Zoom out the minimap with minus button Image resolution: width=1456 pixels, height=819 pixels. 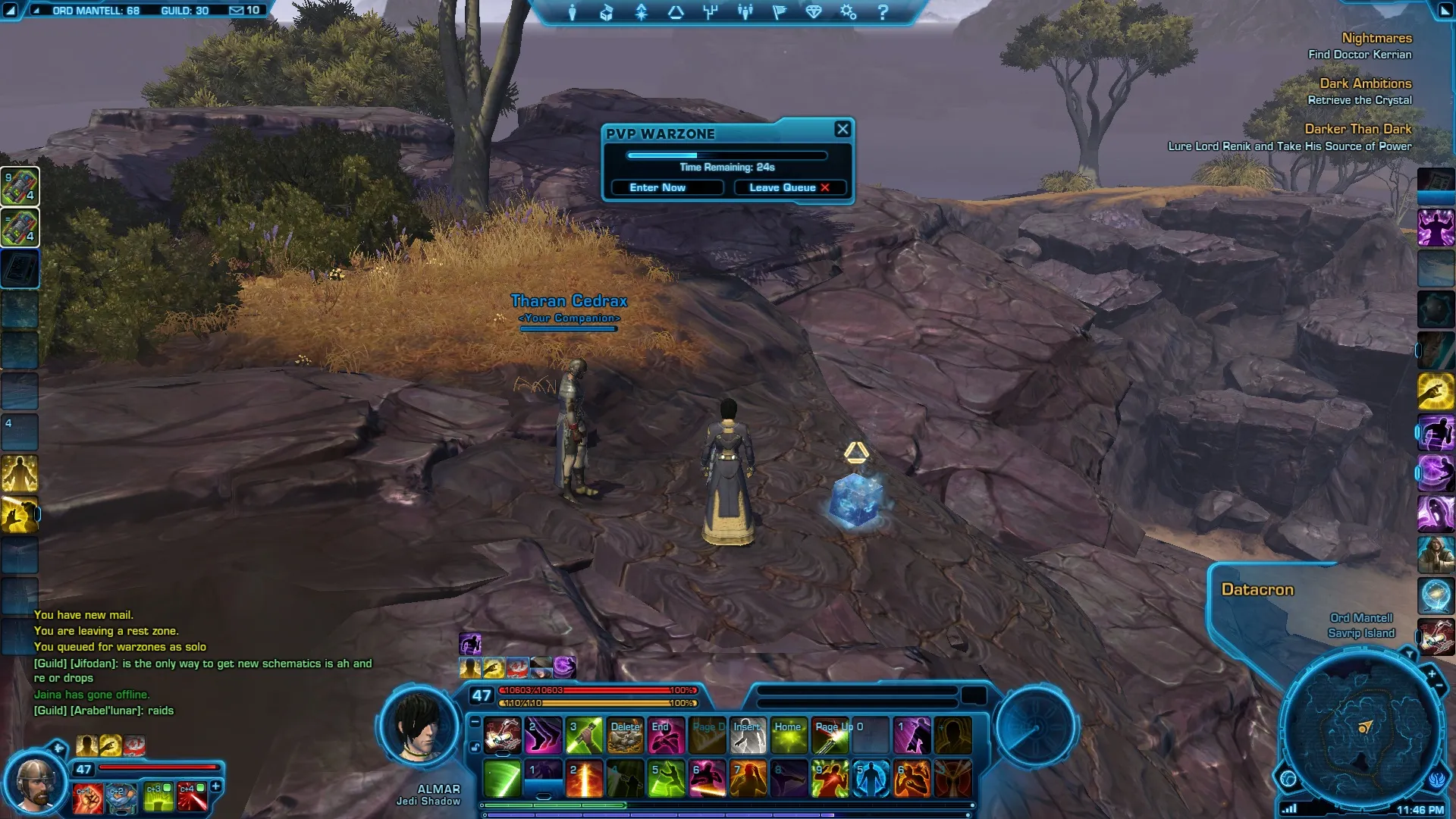[x=1439, y=686]
